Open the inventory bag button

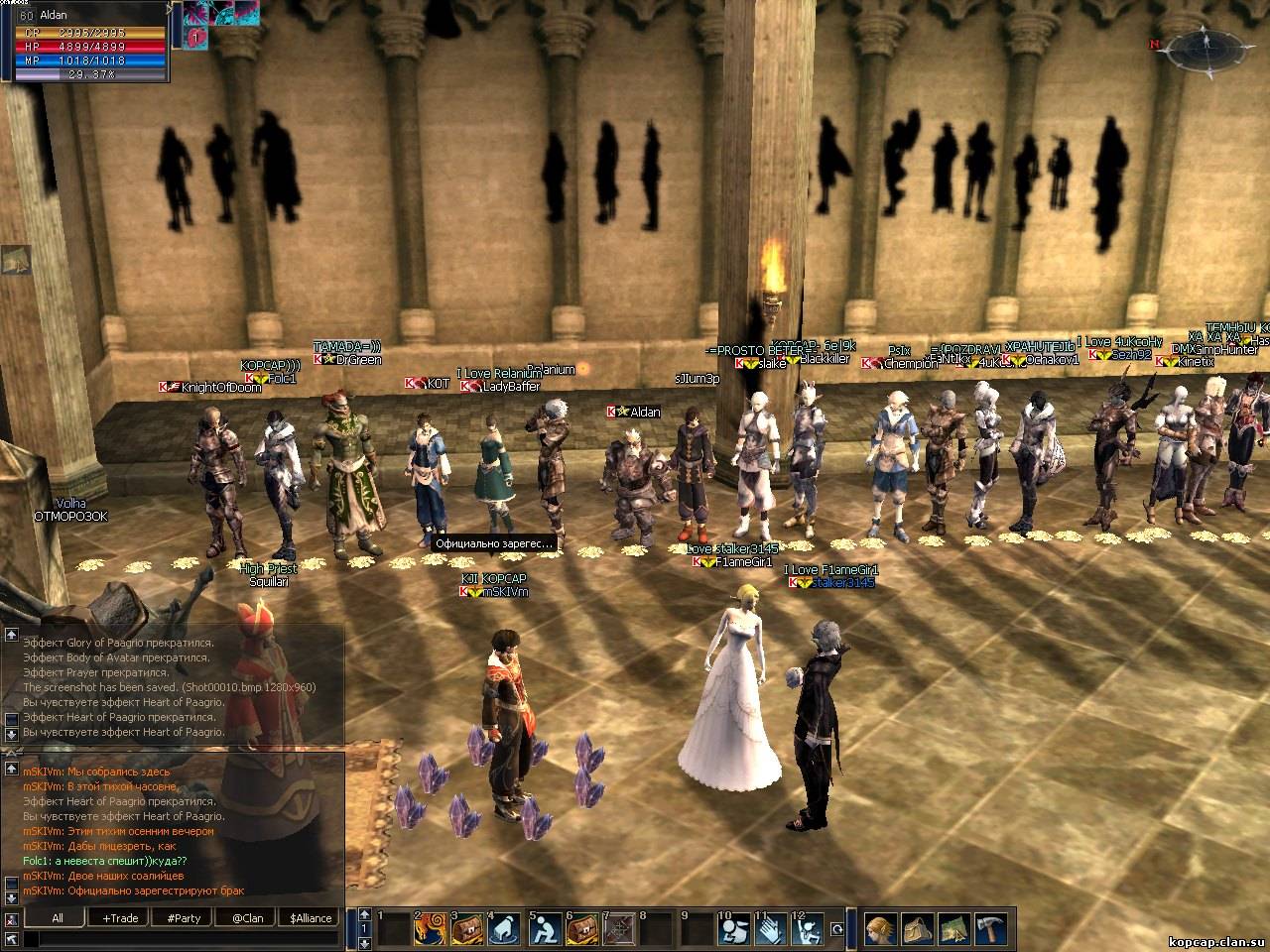[x=916, y=929]
